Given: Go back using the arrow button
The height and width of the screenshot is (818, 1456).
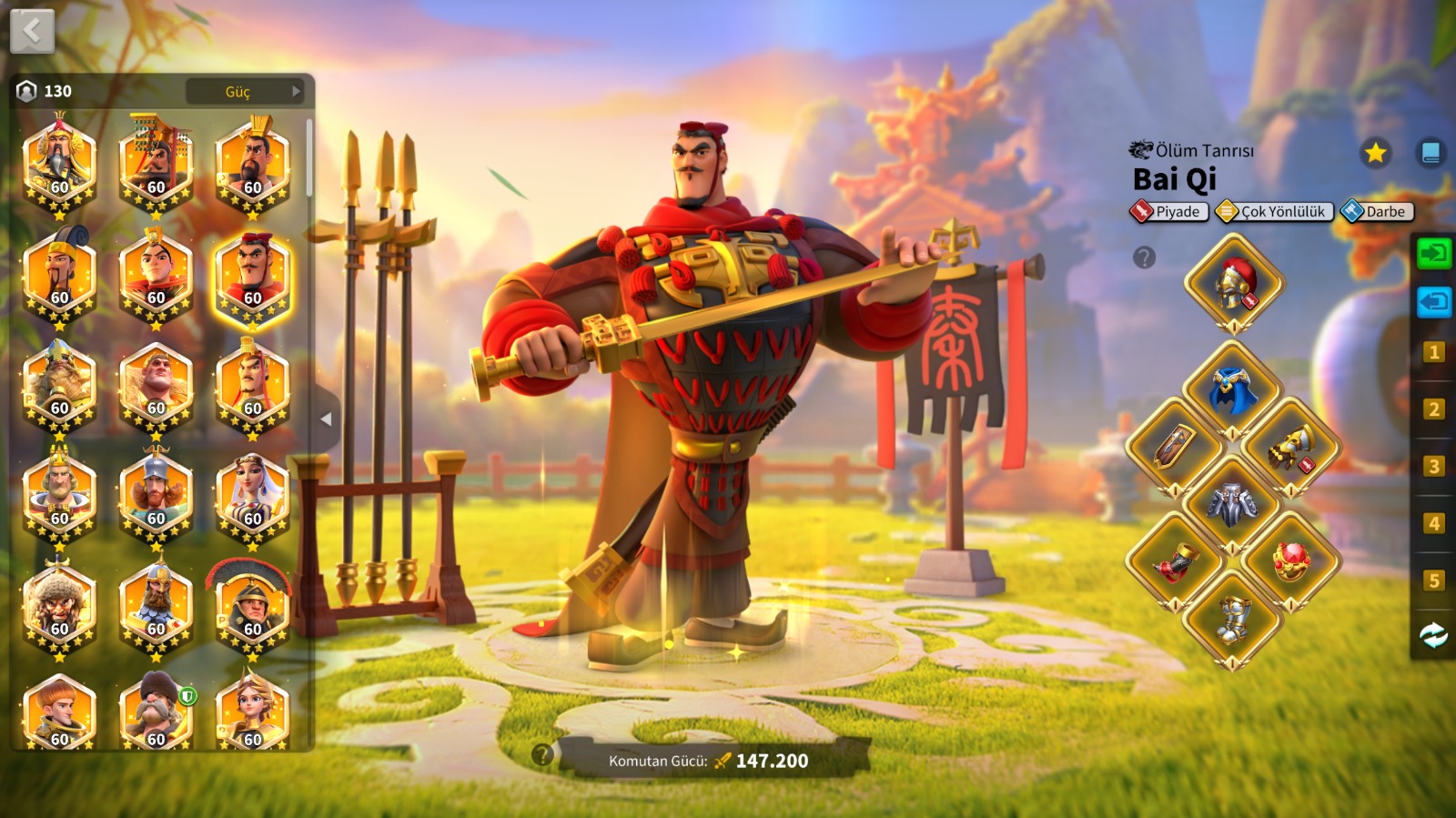Looking at the screenshot, I should 32,31.
